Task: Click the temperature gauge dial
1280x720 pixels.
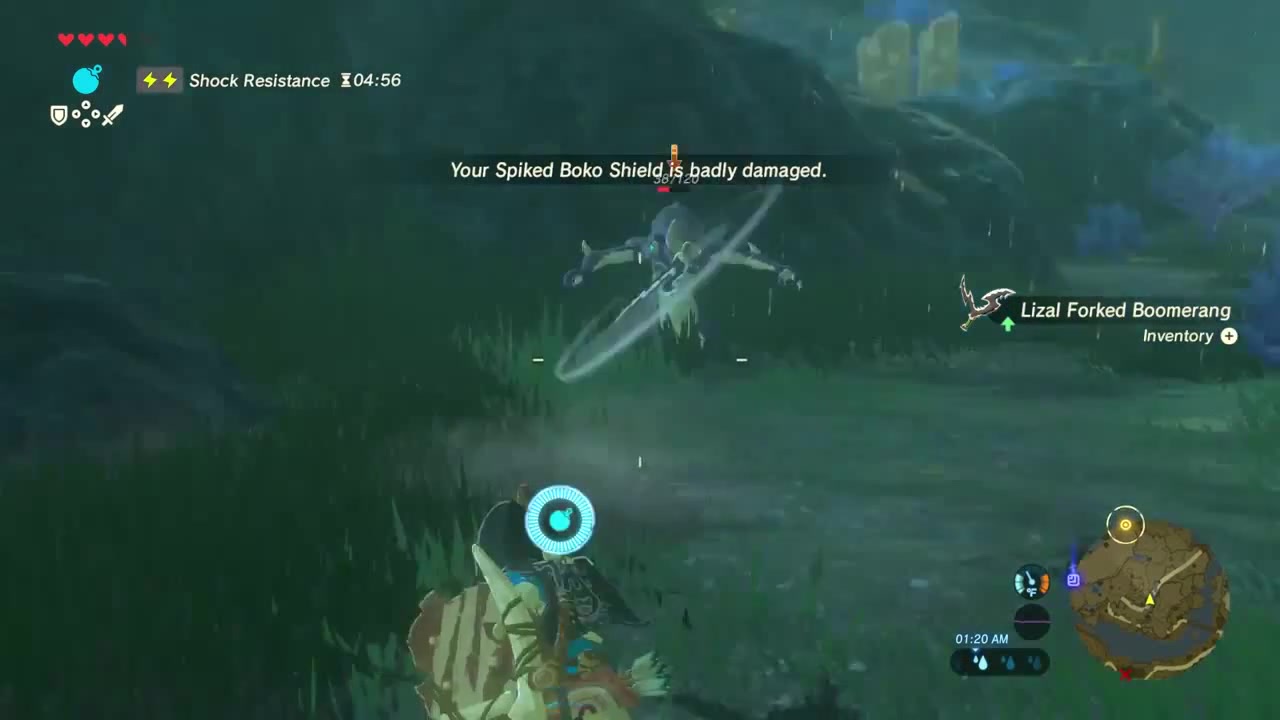Action: (1031, 580)
